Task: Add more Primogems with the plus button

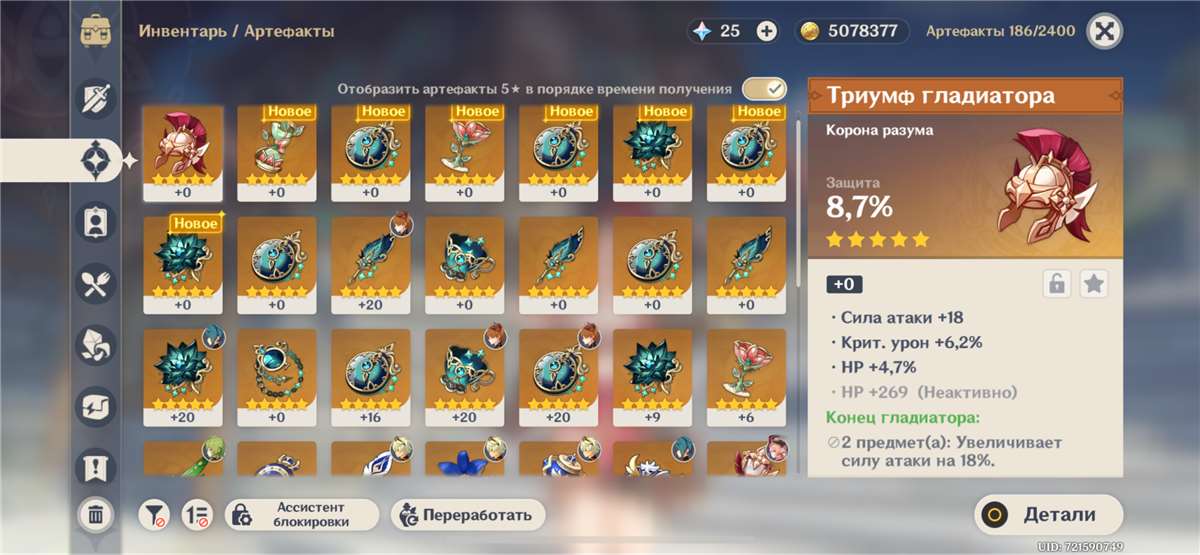Action: coord(767,31)
